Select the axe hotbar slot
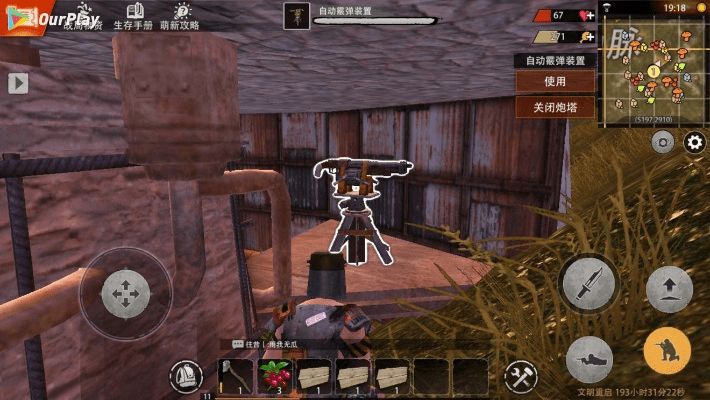The height and width of the screenshot is (400, 710). (235, 376)
